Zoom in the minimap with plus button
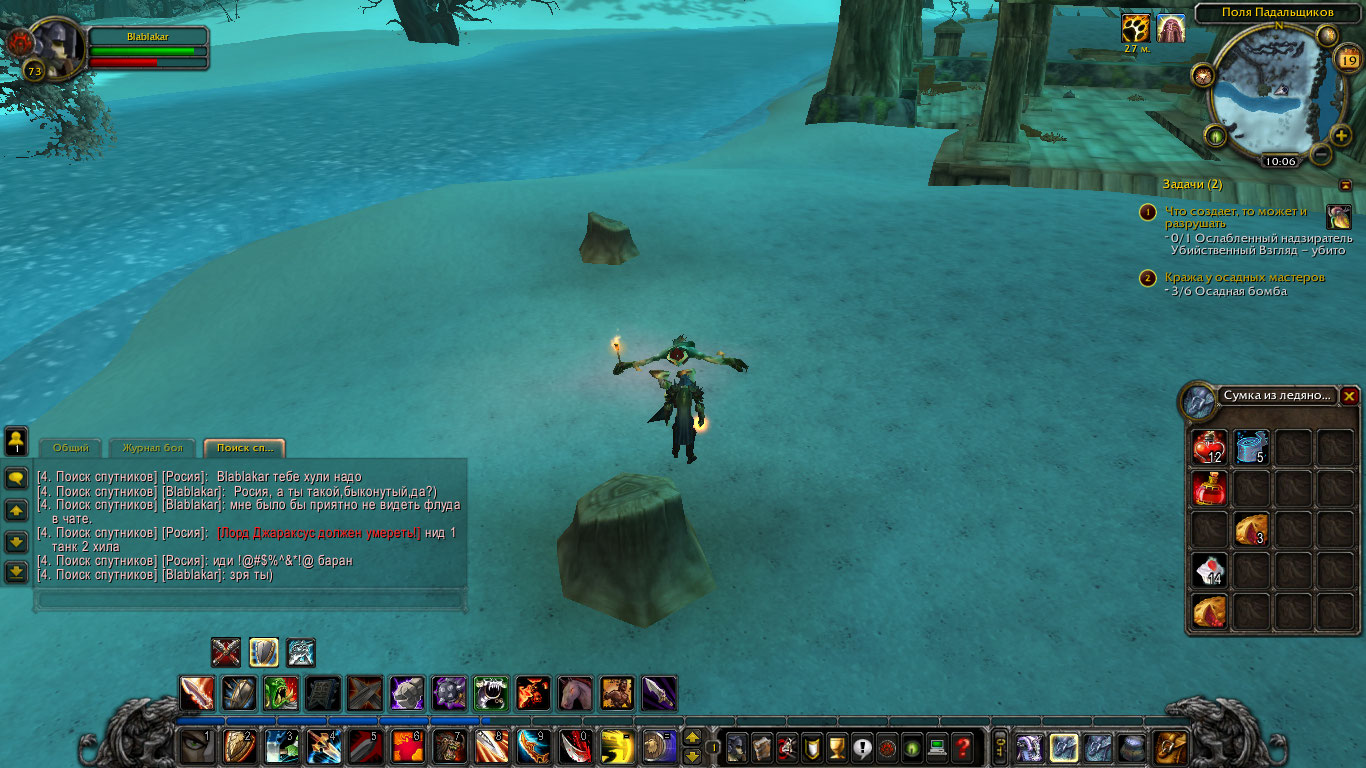The image size is (1366, 768). tap(1341, 135)
